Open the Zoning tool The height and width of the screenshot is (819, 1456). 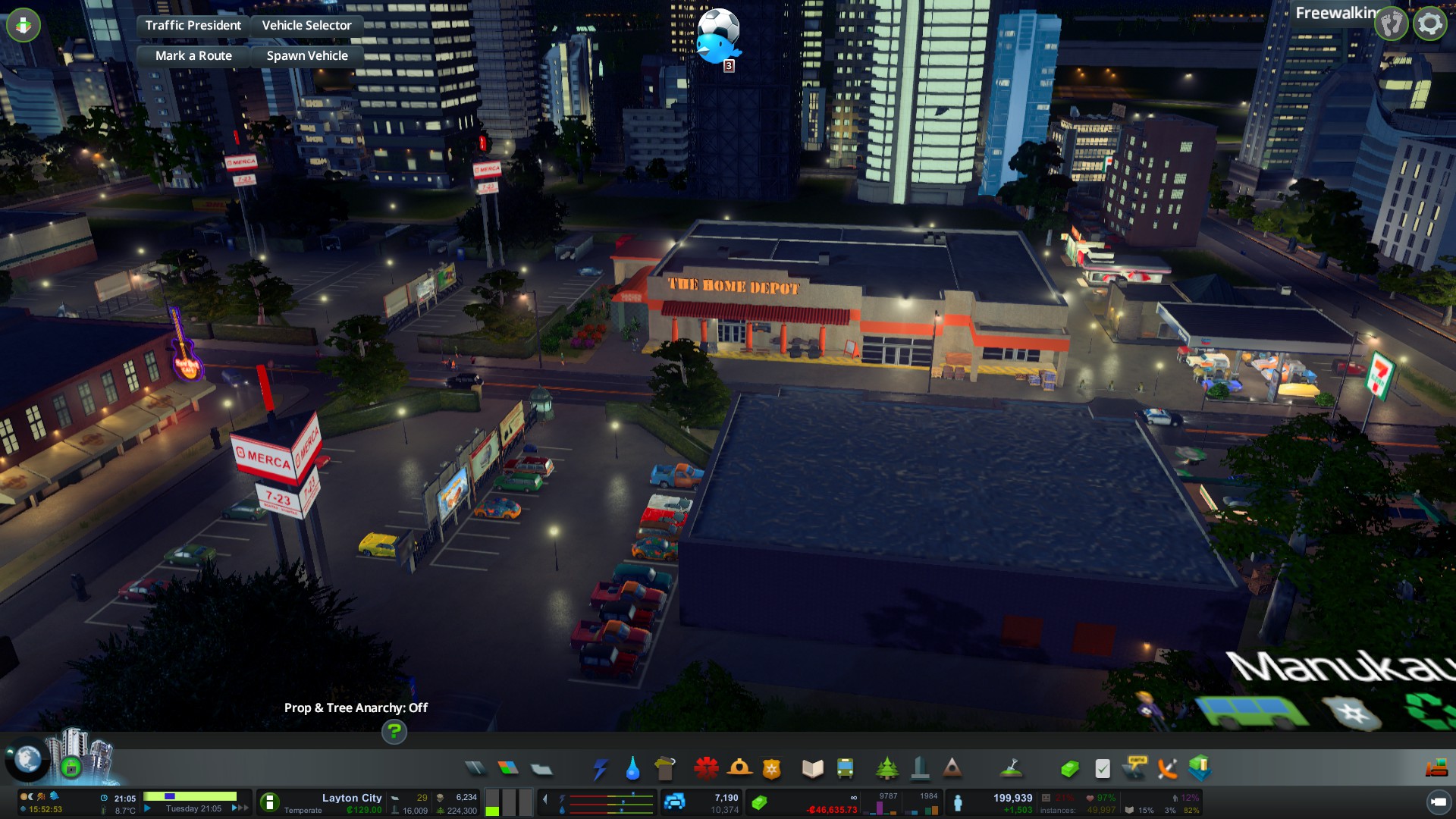point(508,769)
